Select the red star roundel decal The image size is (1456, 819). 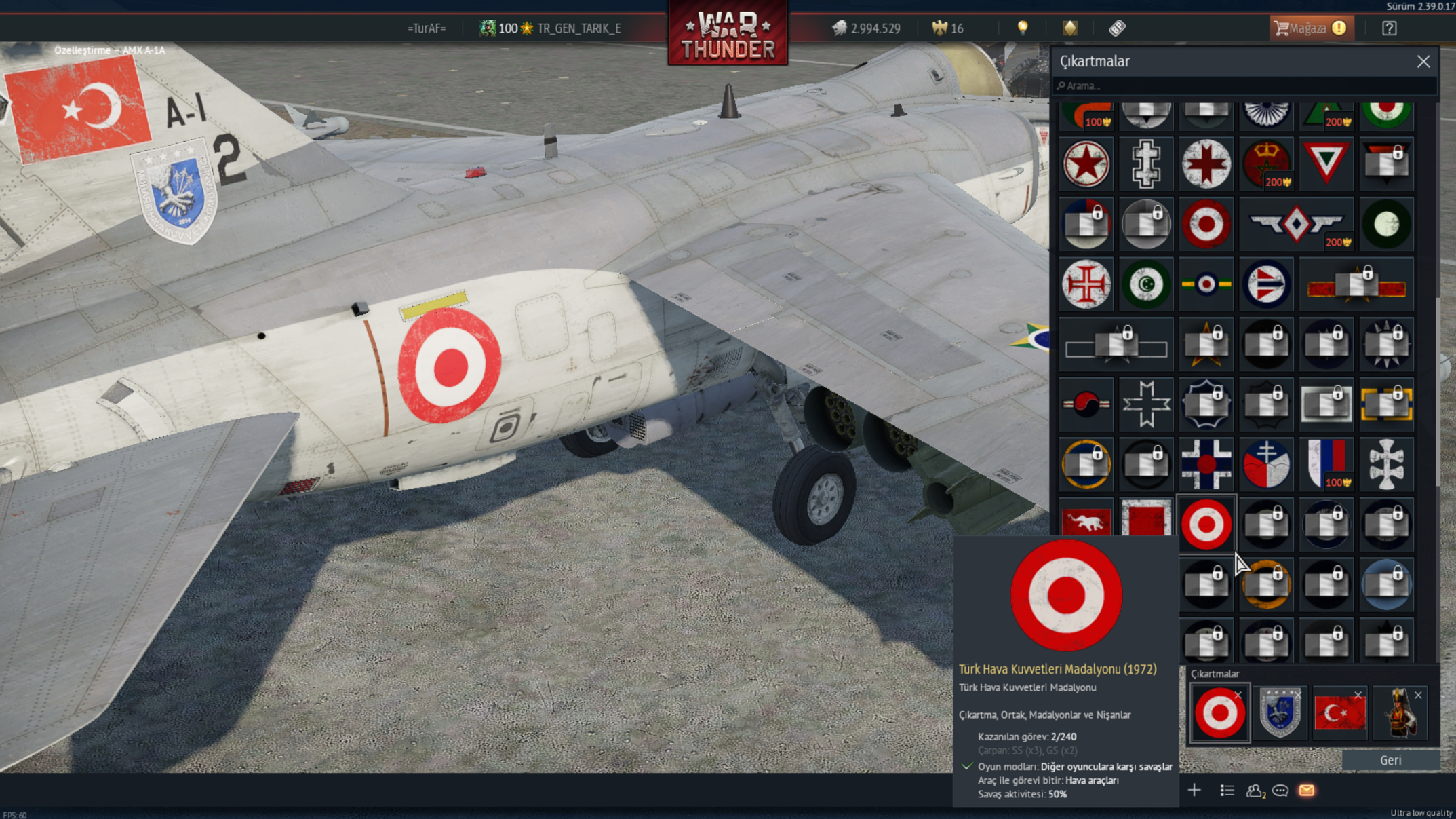1086,164
